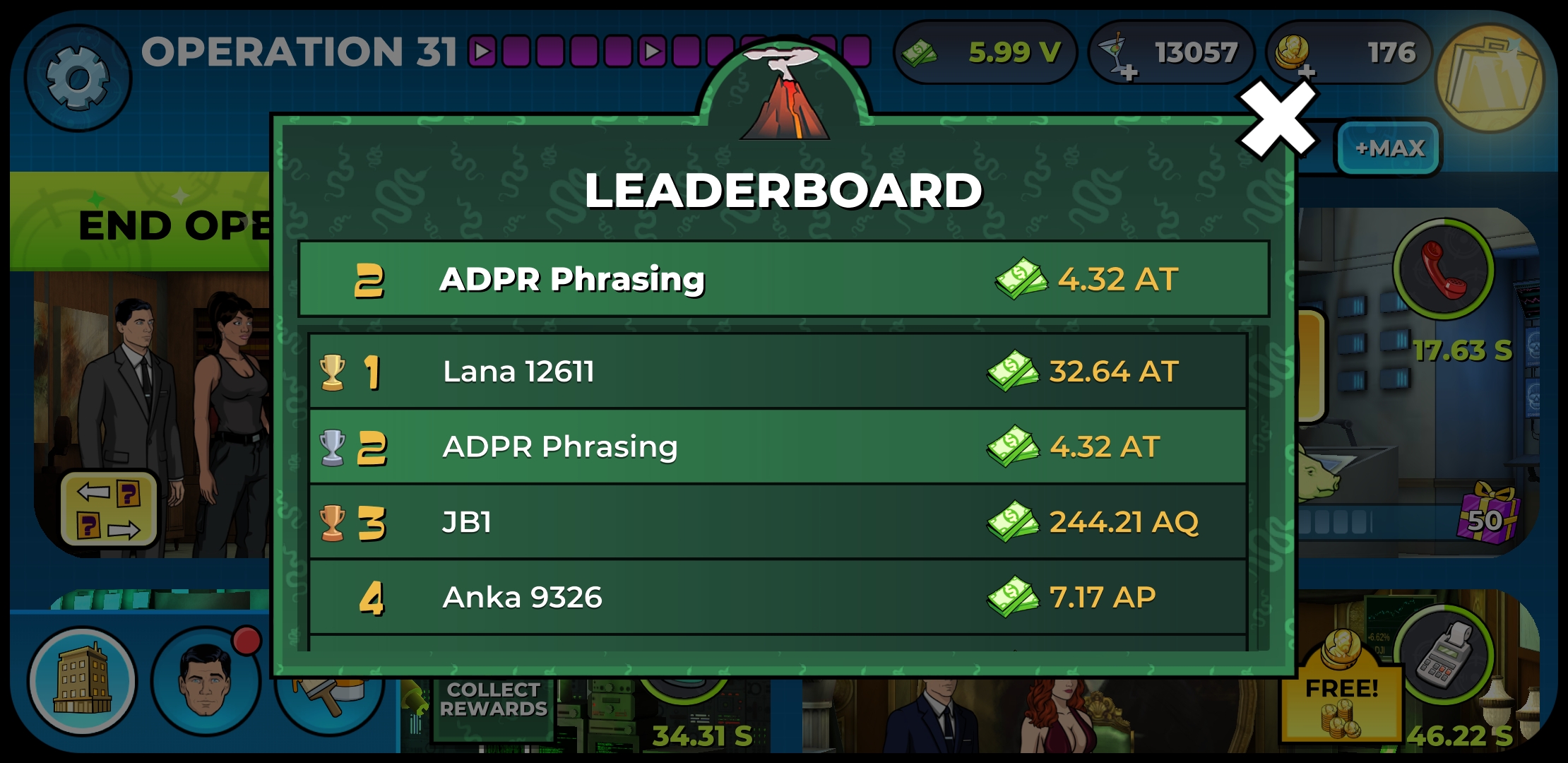Add more gold coins with the plus button
This screenshot has width=1568, height=763.
[x=1307, y=71]
